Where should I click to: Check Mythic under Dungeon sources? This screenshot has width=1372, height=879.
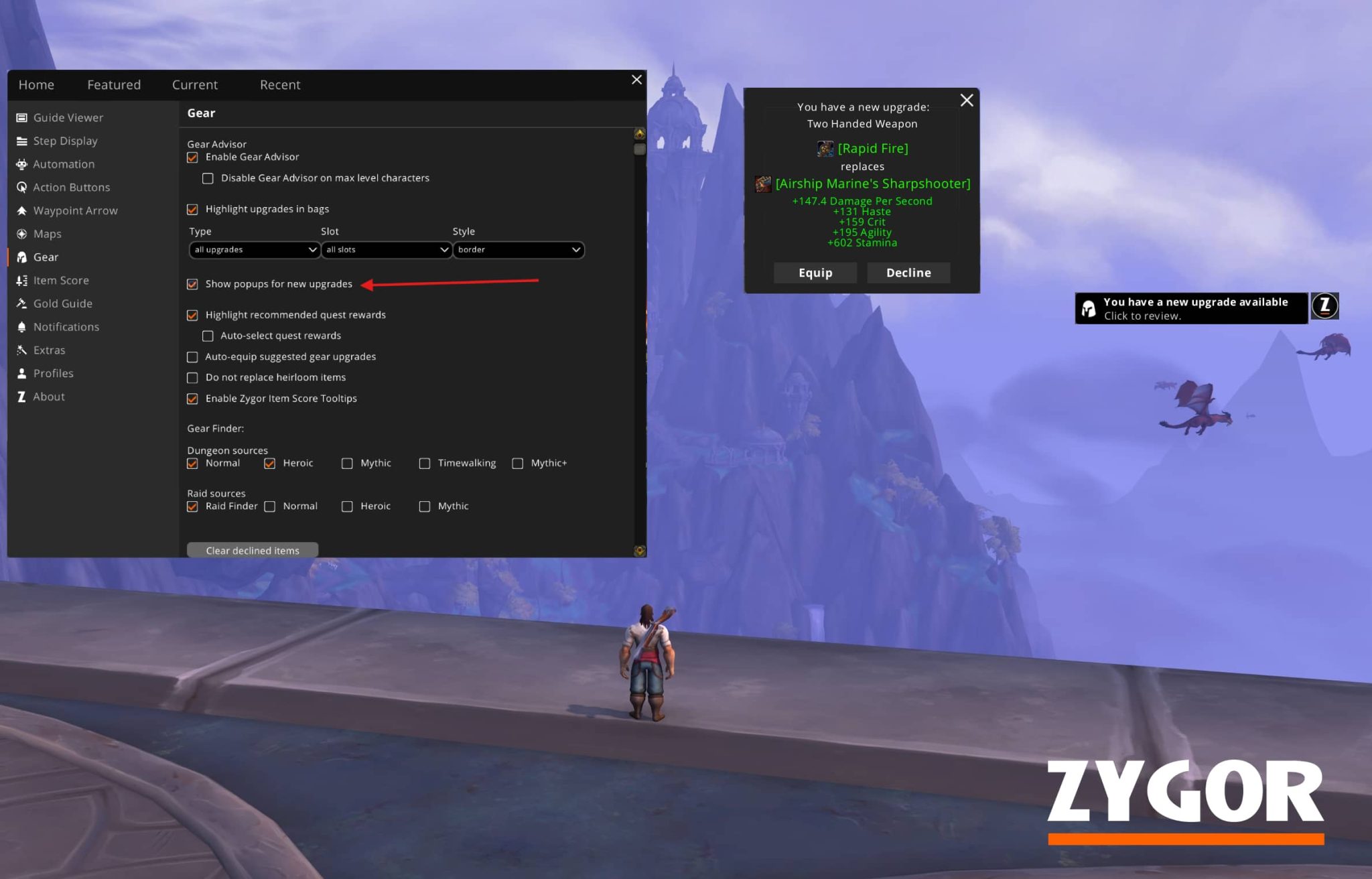[x=347, y=463]
